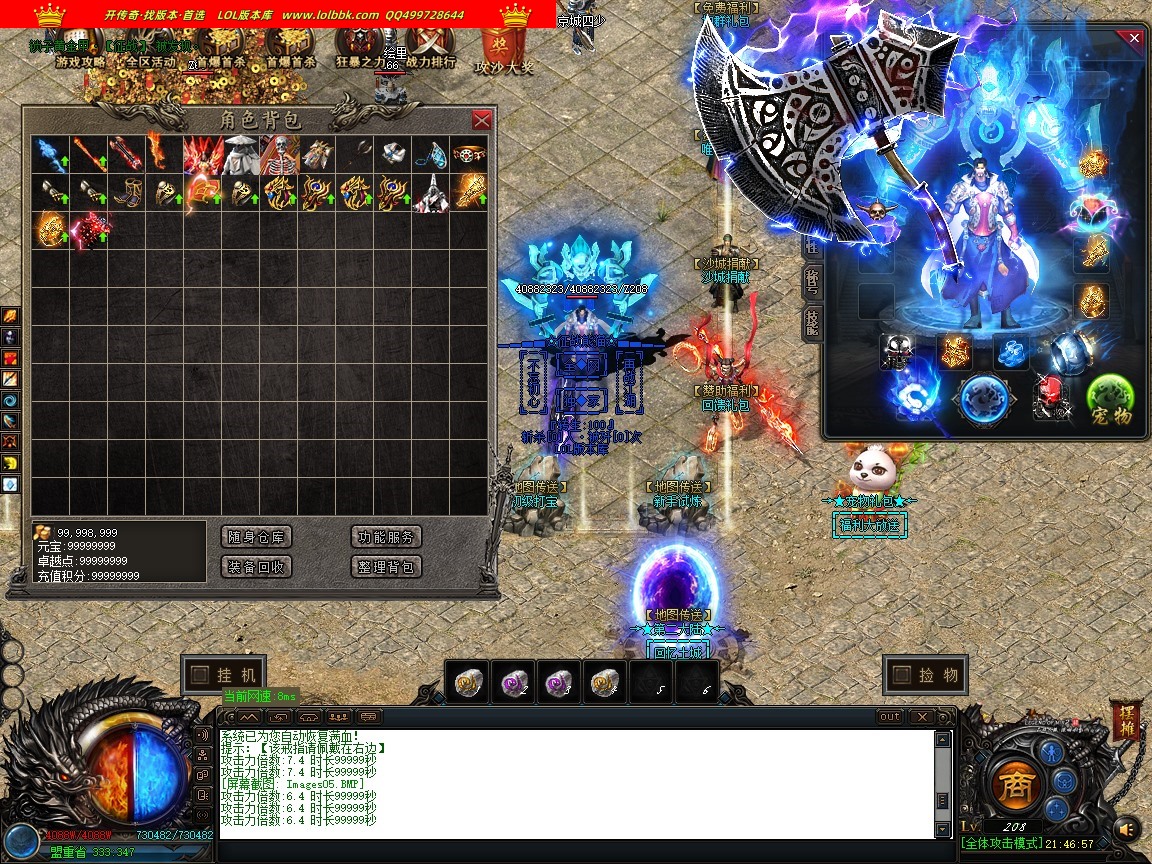Toggle the 挂机 auto-battle checkbox
Image resolution: width=1152 pixels, height=864 pixels.
[x=199, y=675]
